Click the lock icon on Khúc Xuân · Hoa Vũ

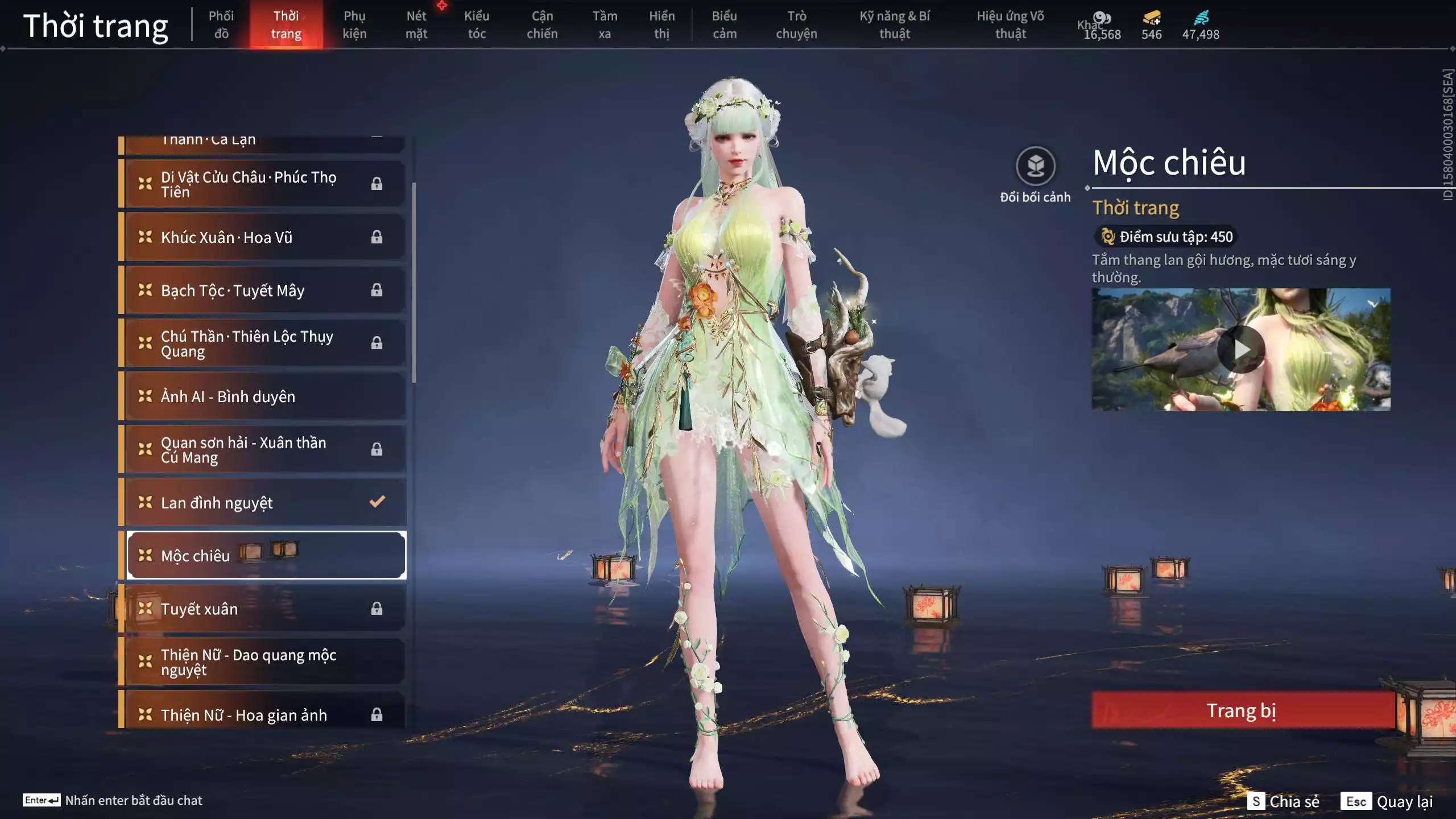pos(376,237)
